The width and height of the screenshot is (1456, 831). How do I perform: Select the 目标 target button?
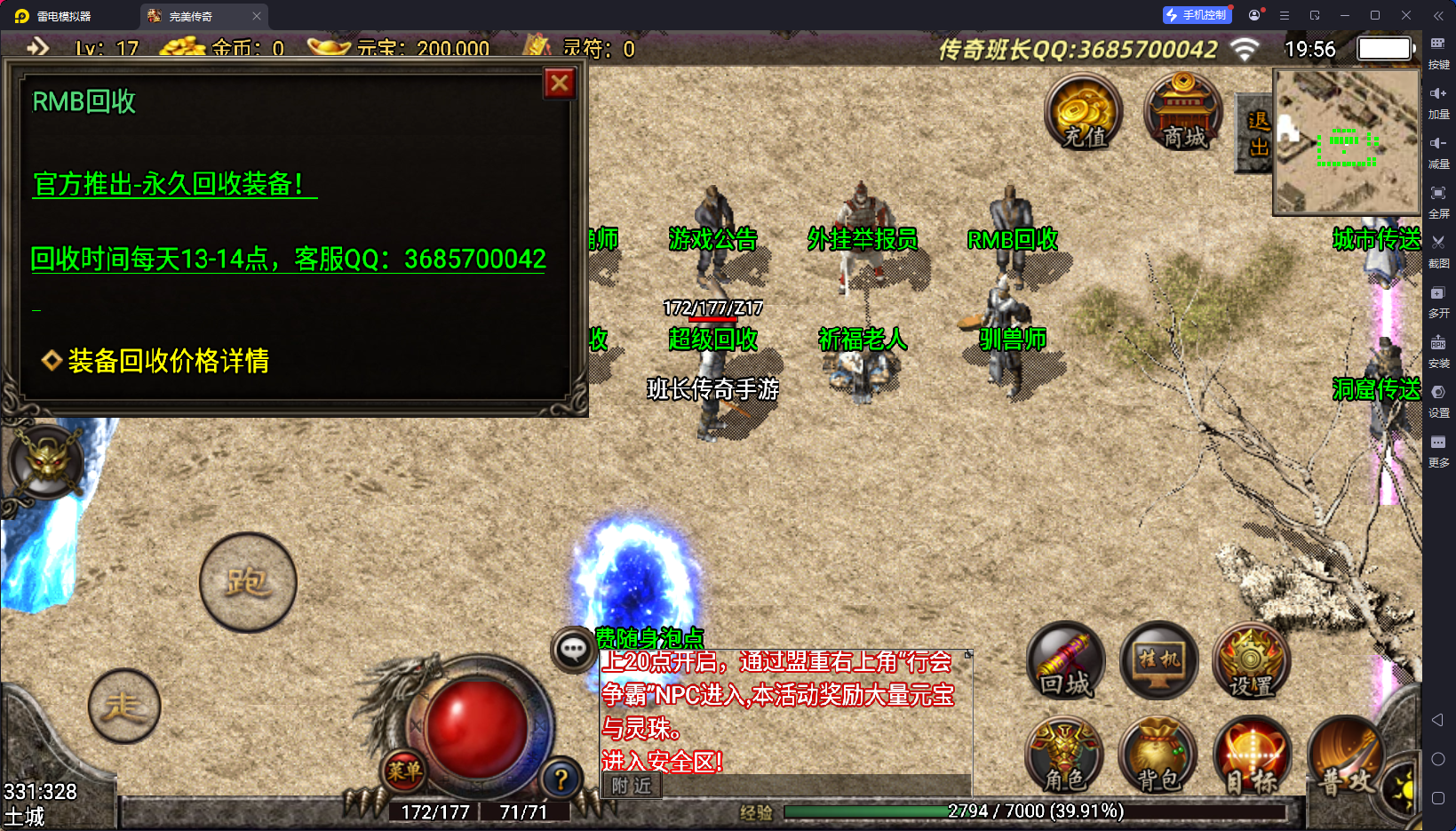[1252, 755]
